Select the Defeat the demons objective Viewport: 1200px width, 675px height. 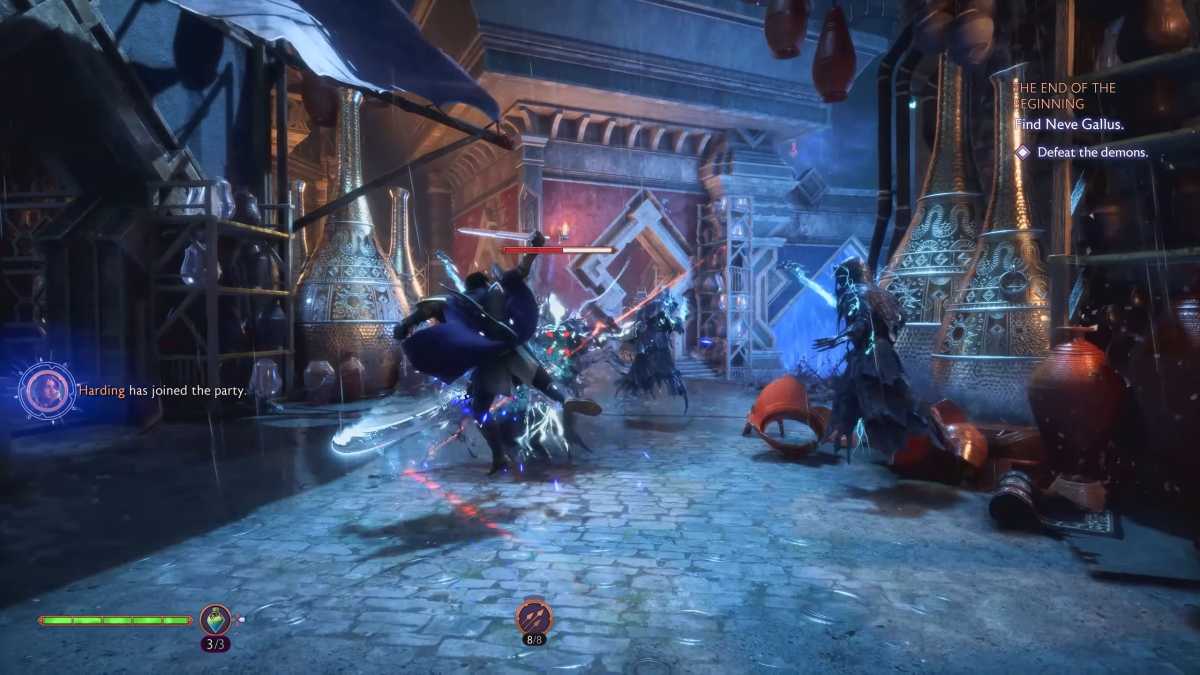[x=1092, y=152]
